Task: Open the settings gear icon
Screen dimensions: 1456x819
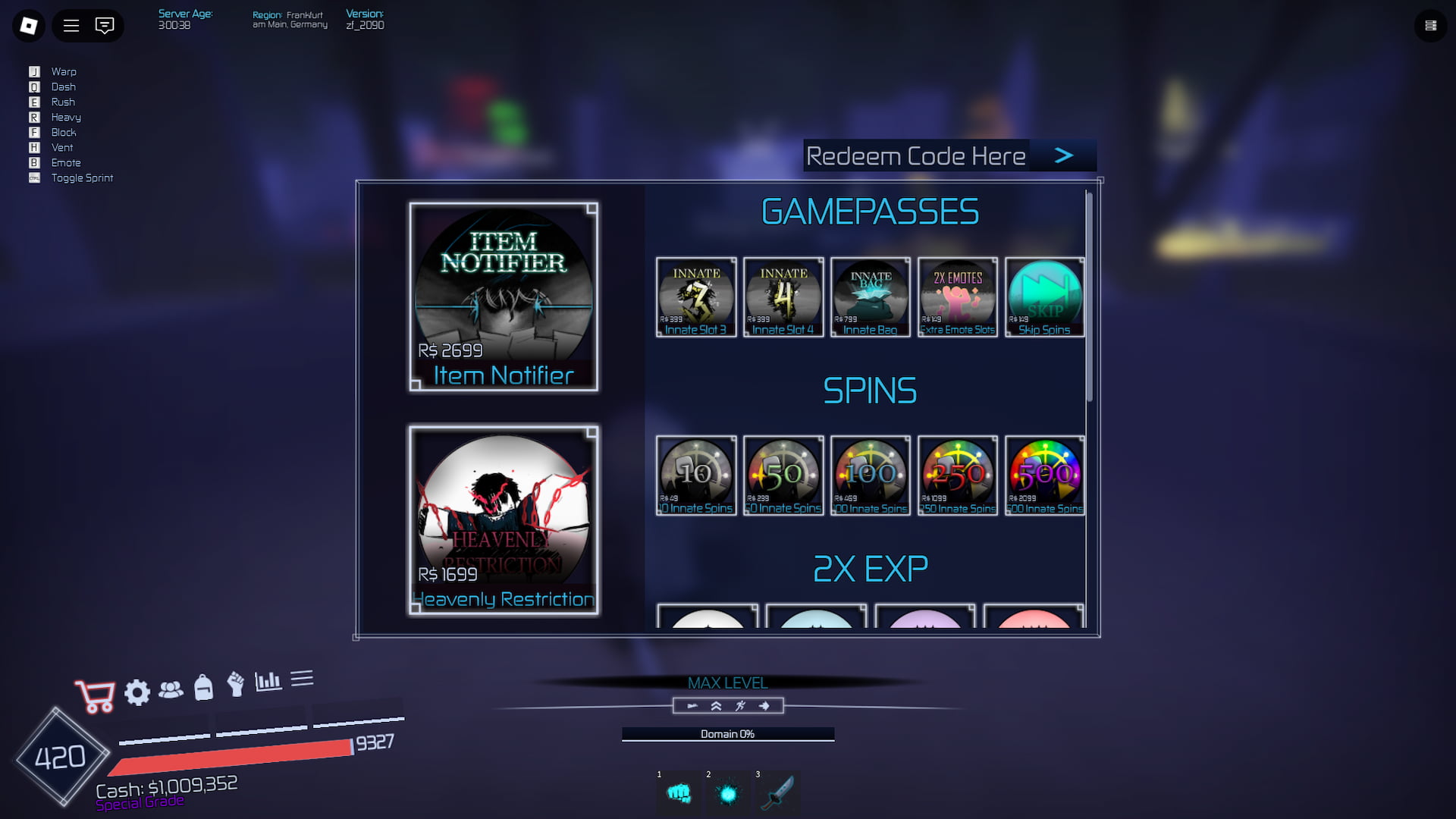Action: pyautogui.click(x=137, y=692)
